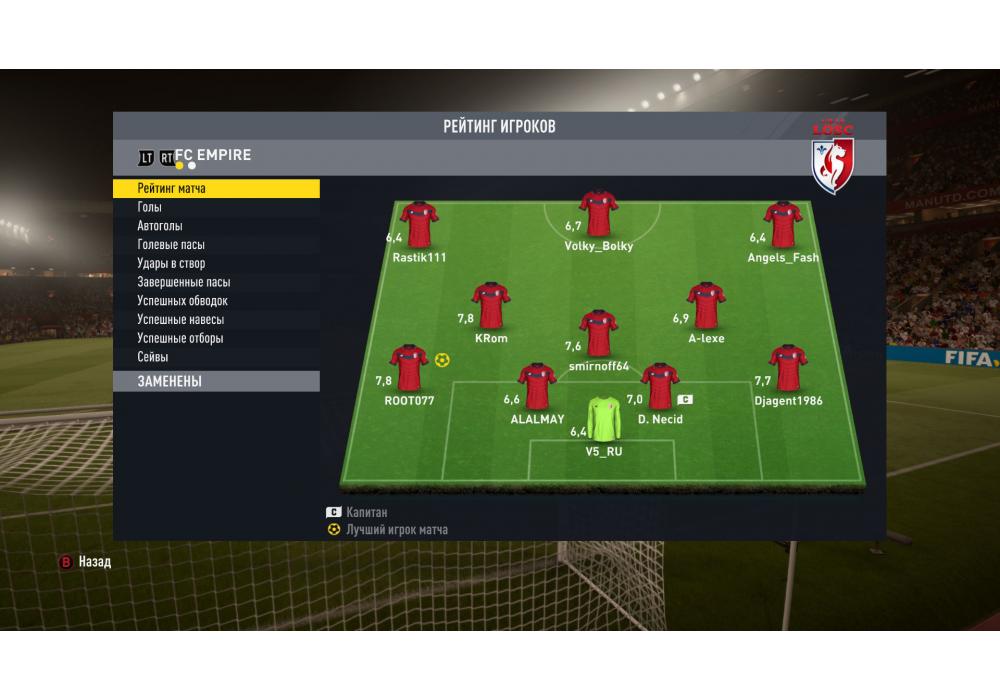Open the Успешные отборы entry

coord(180,338)
